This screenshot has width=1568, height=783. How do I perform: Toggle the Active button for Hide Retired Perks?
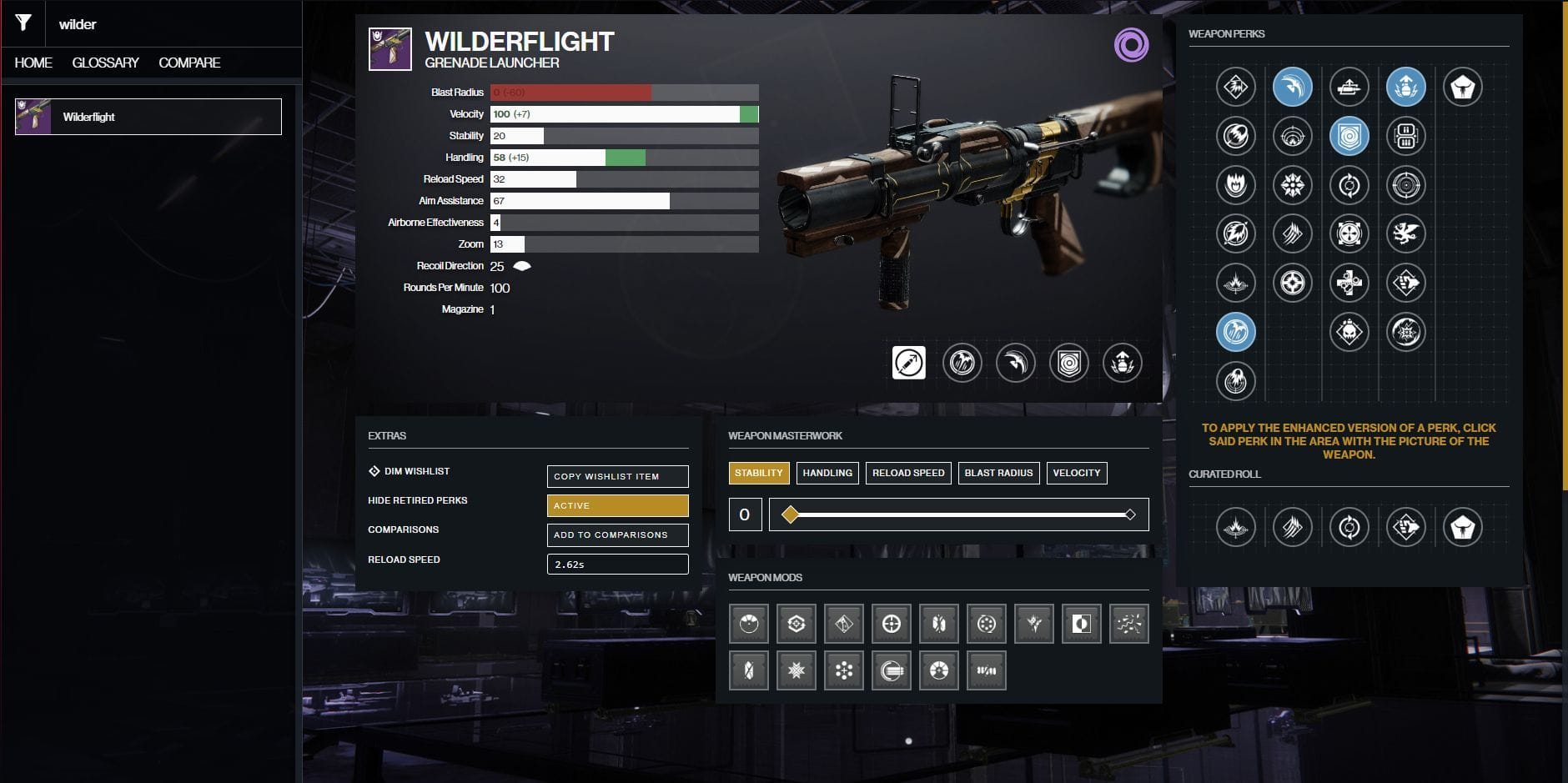pos(617,505)
